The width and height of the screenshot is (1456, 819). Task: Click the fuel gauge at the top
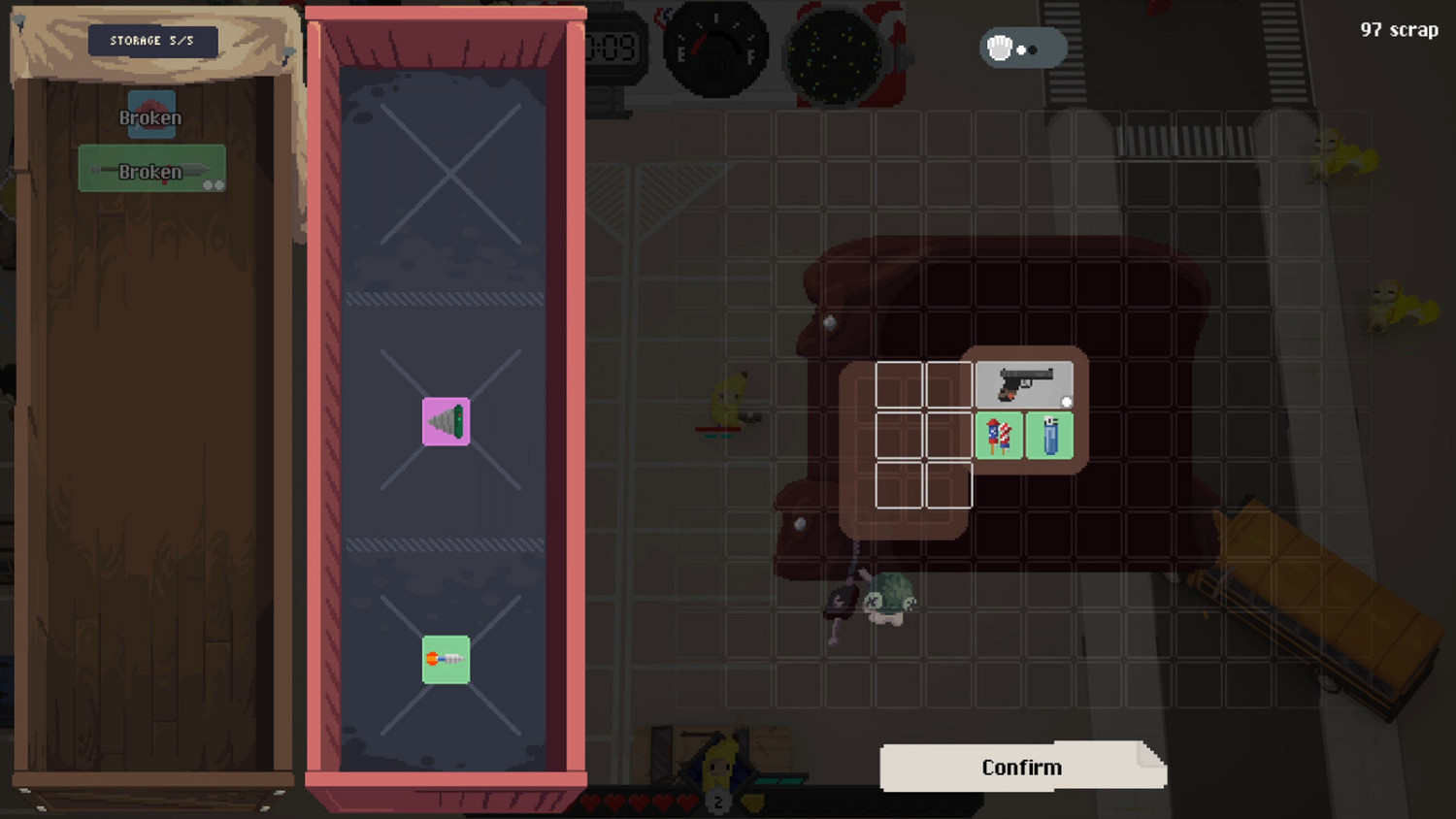click(714, 47)
